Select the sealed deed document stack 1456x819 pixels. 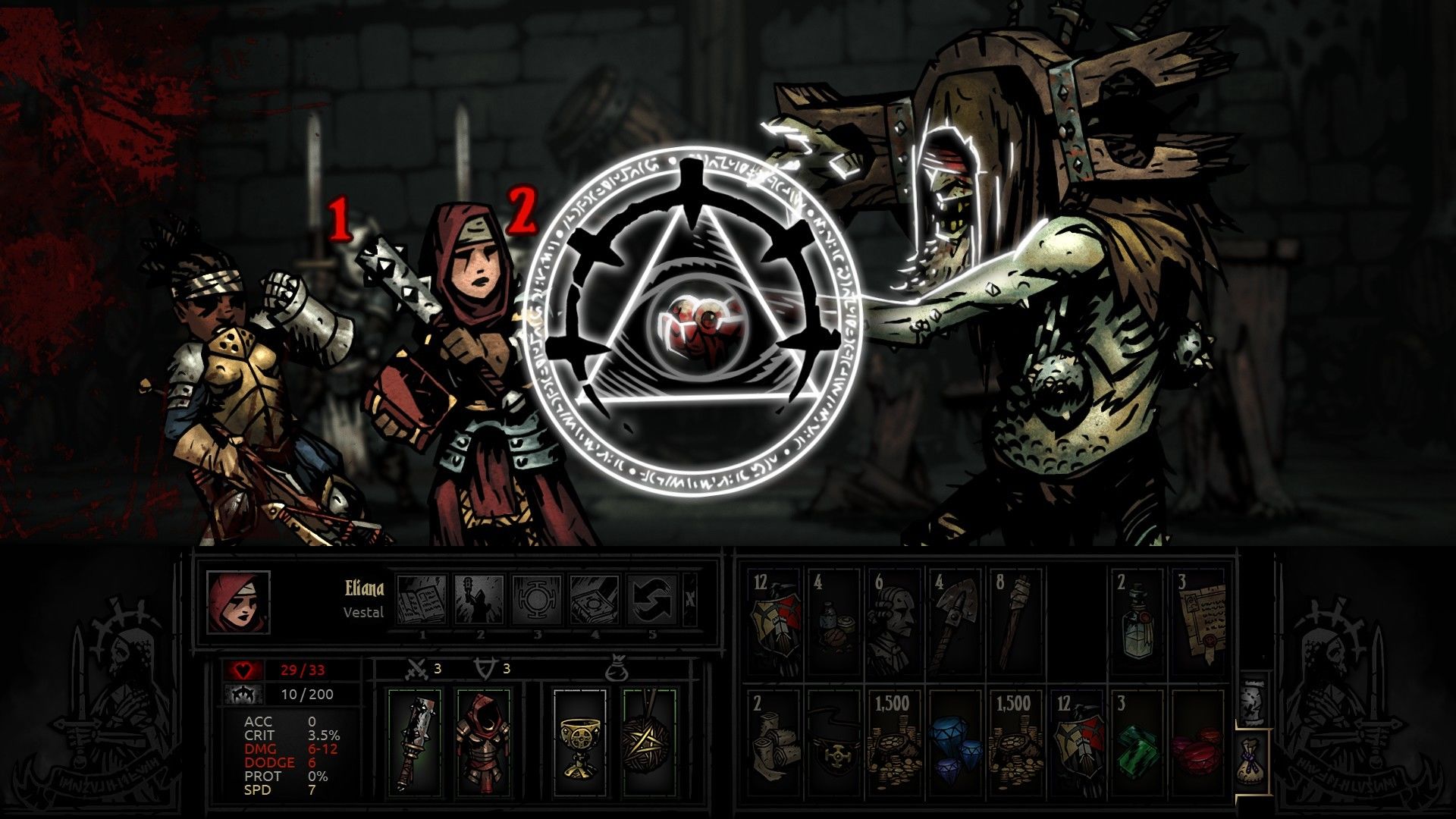pyautogui.click(x=1197, y=623)
